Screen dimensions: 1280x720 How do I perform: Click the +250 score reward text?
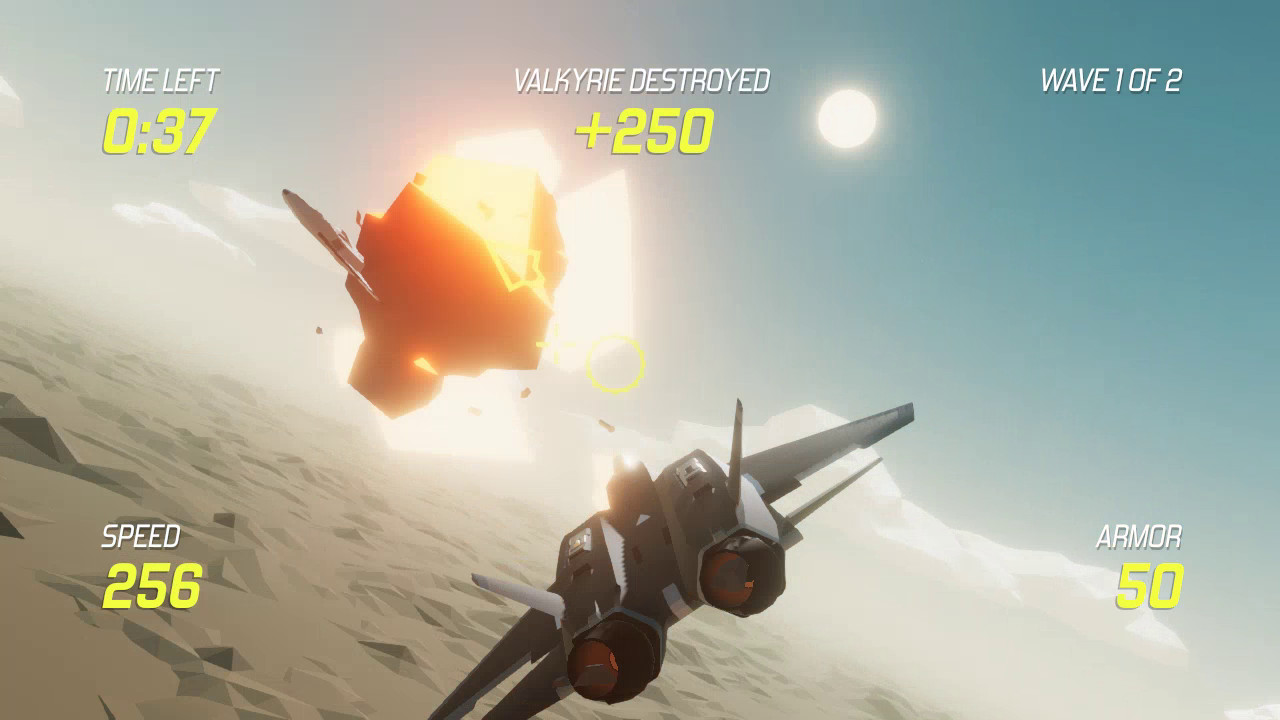pos(647,129)
